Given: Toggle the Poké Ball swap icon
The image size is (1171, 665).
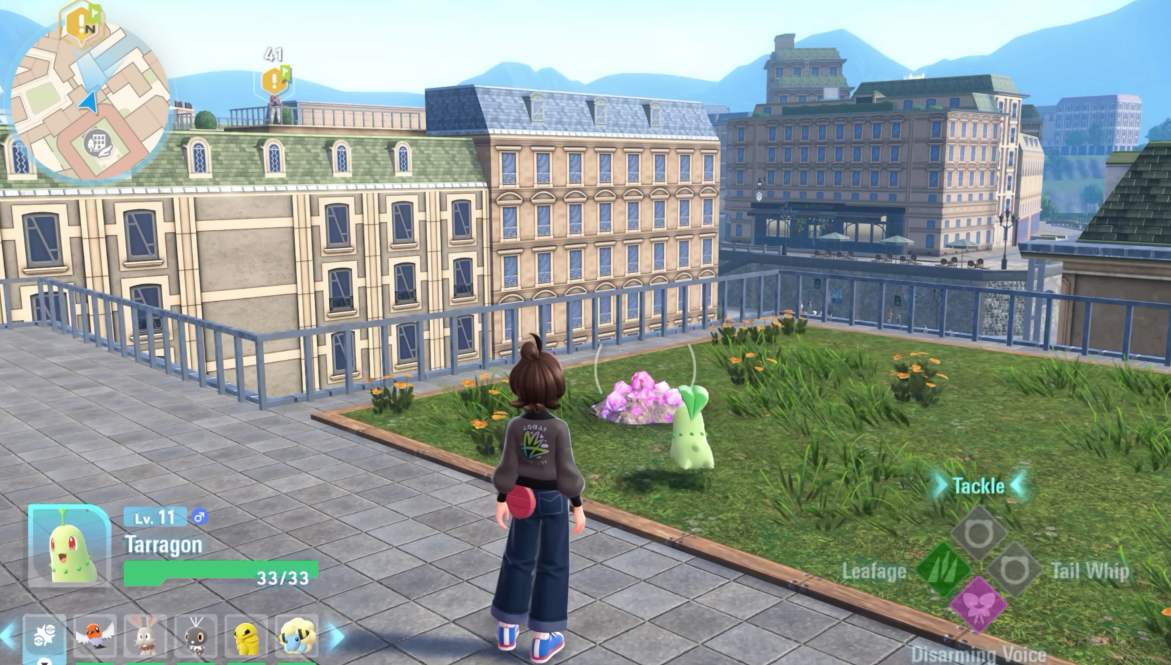Looking at the screenshot, I should point(44,636).
